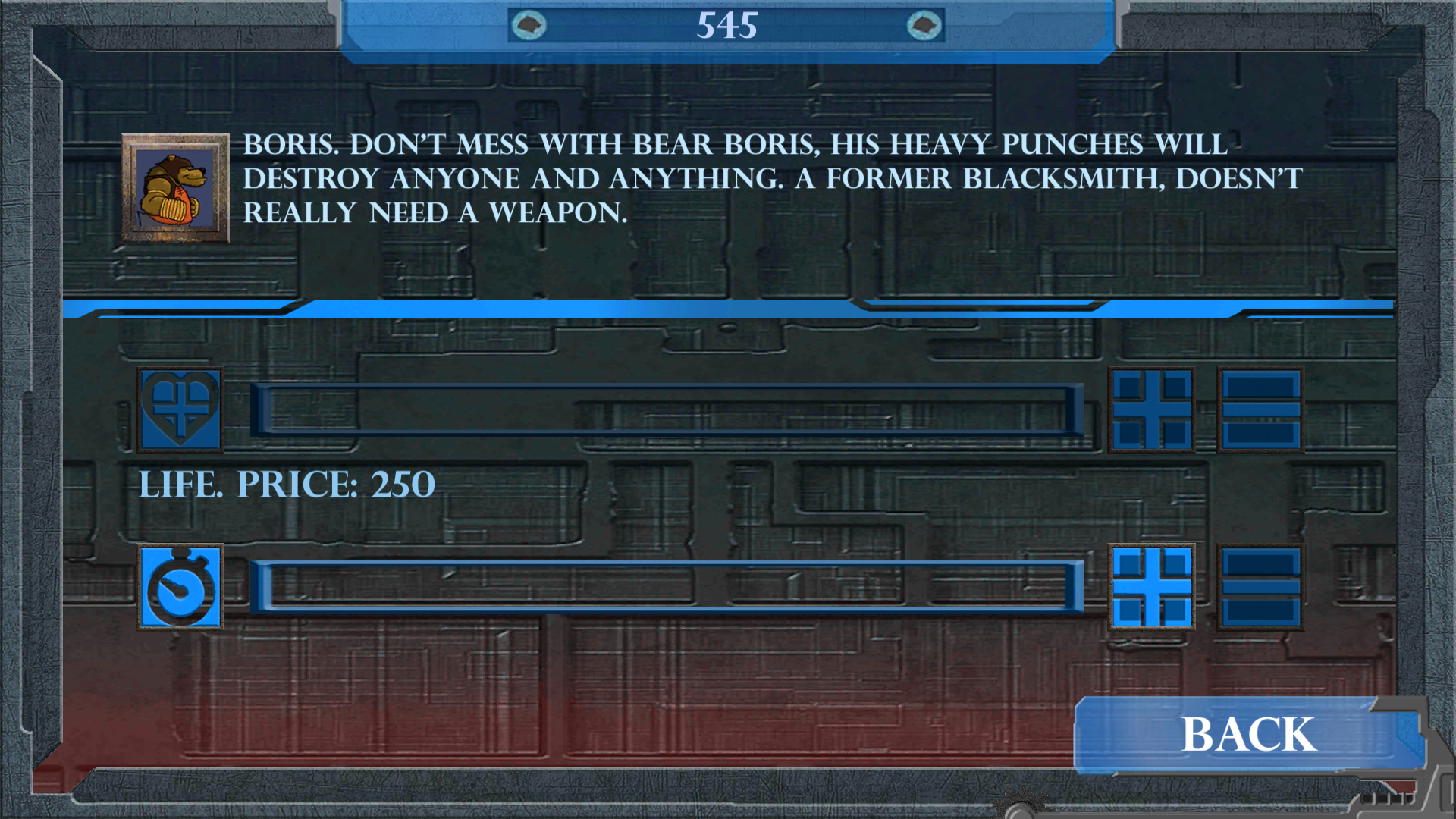Toggle the life upgrade purchase button
The height and width of the screenshot is (819, 1456).
pyautogui.click(x=1152, y=410)
